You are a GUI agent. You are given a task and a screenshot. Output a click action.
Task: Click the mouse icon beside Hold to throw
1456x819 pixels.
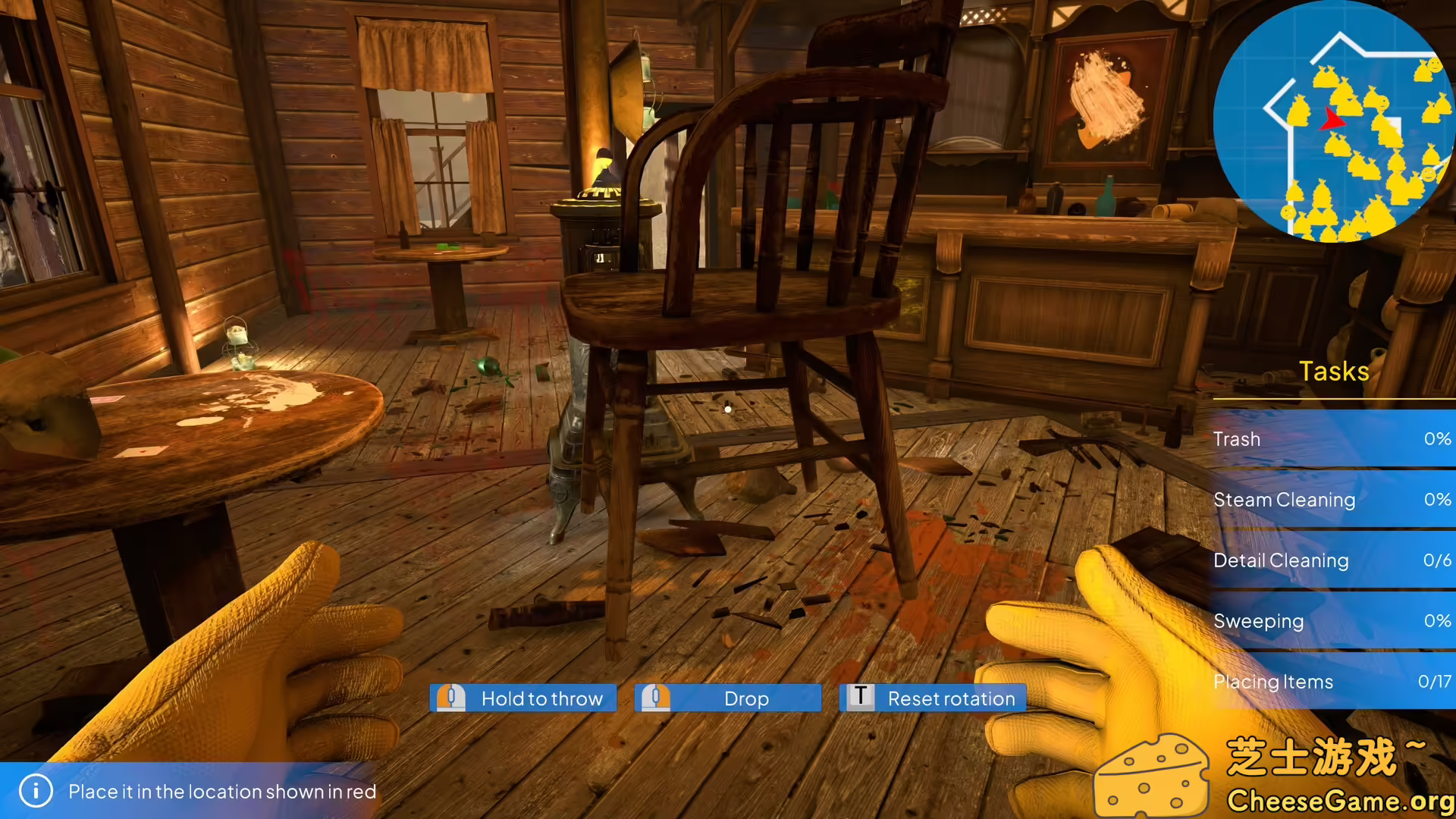pyautogui.click(x=453, y=698)
